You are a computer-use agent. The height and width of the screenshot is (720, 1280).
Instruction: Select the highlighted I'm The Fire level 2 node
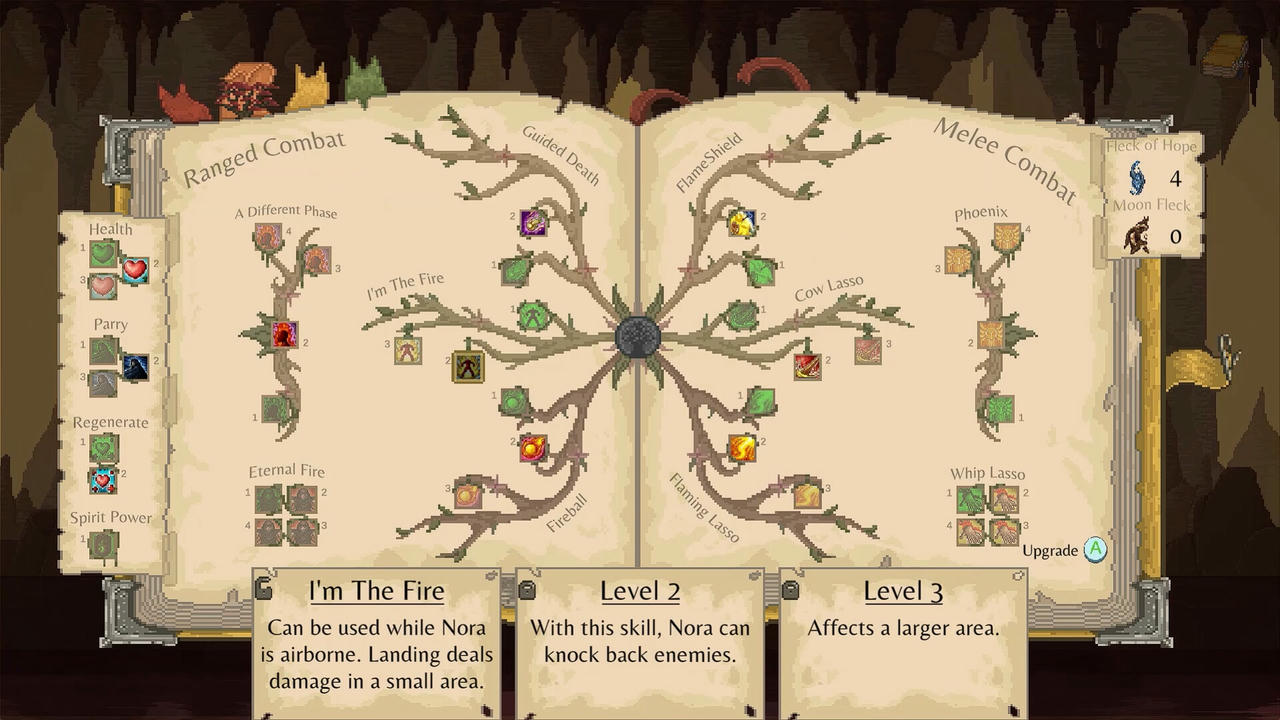point(467,366)
